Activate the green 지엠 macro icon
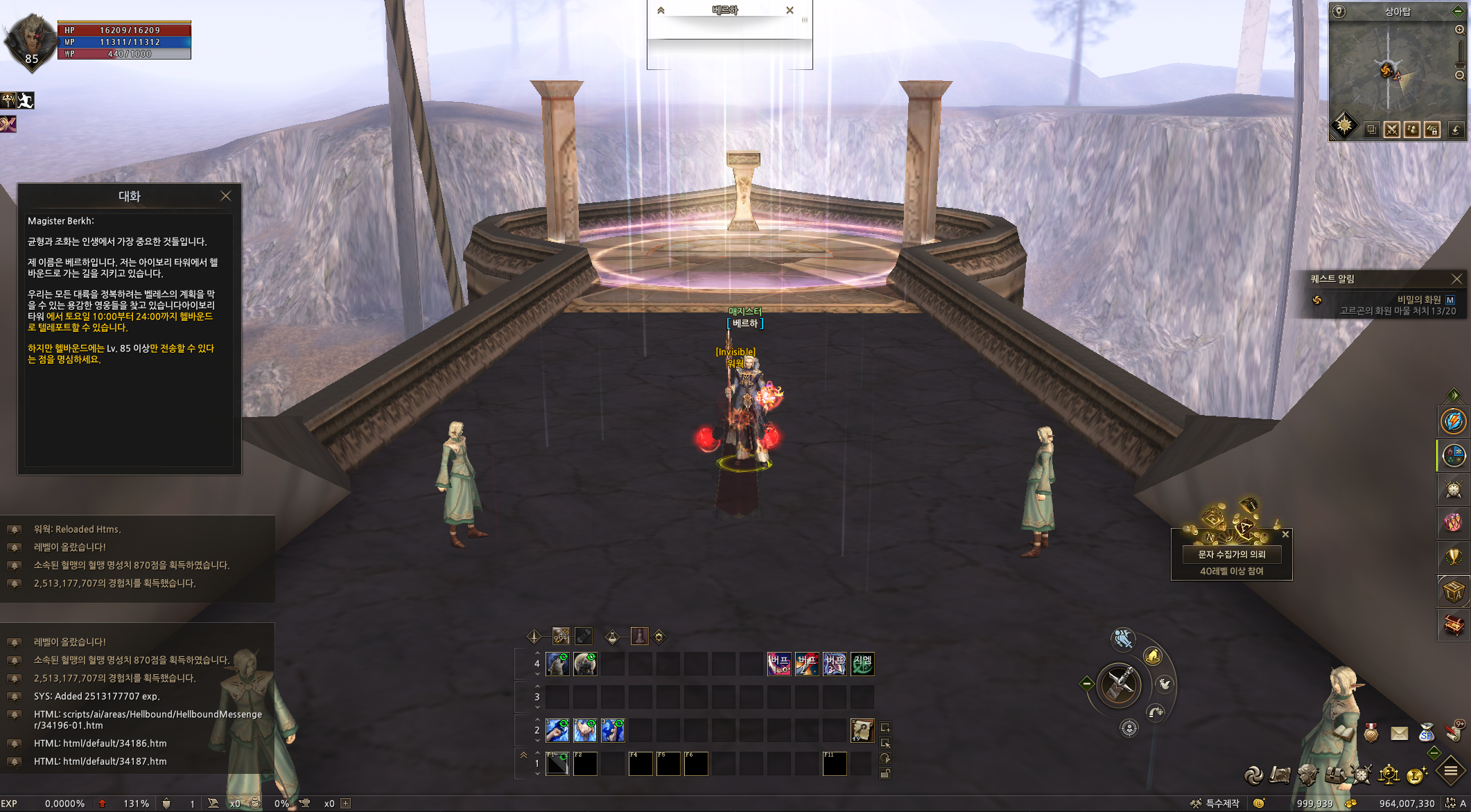Viewport: 1471px width, 812px height. click(862, 664)
